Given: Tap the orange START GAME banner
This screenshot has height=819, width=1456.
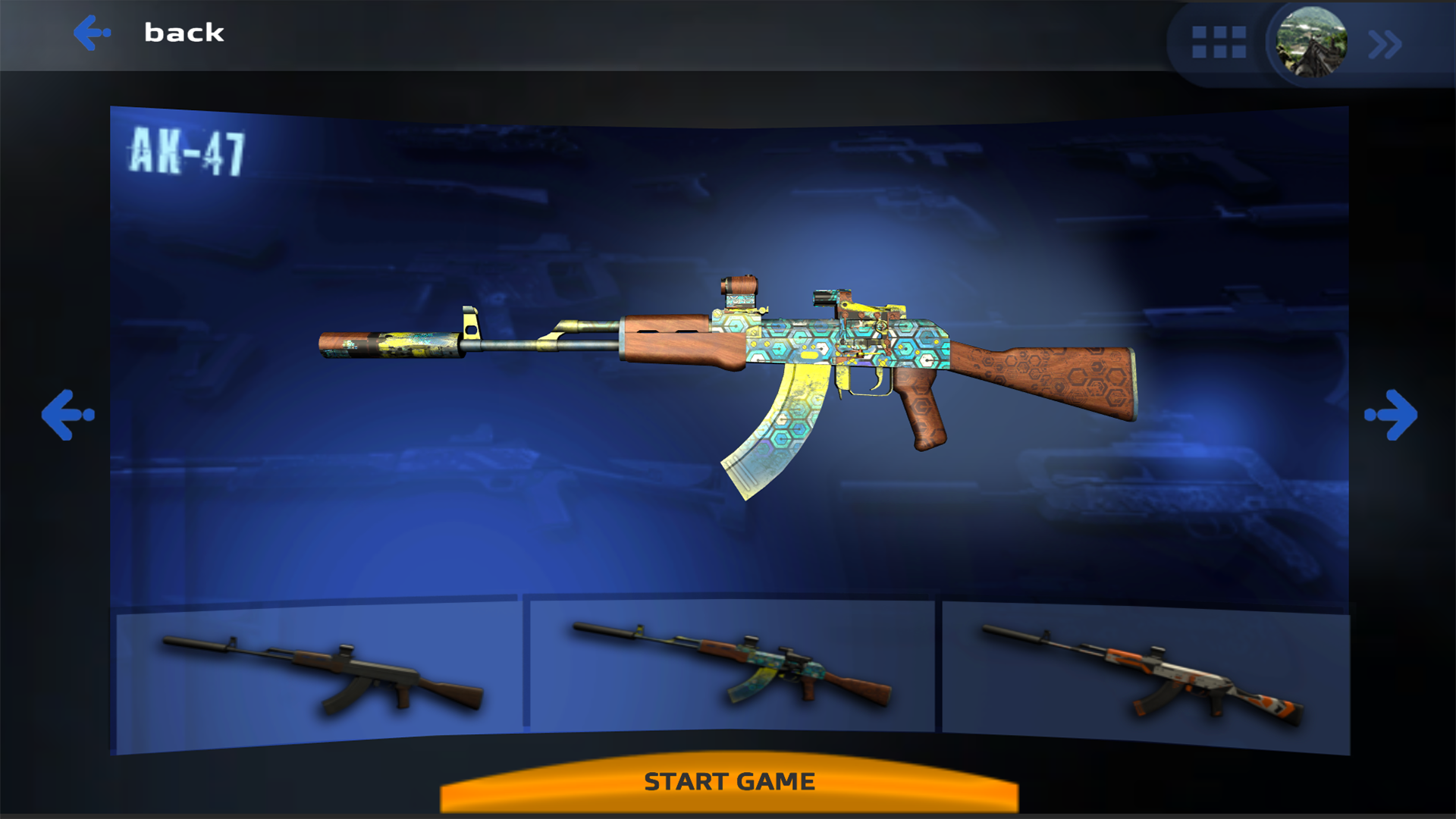Looking at the screenshot, I should click(x=728, y=781).
